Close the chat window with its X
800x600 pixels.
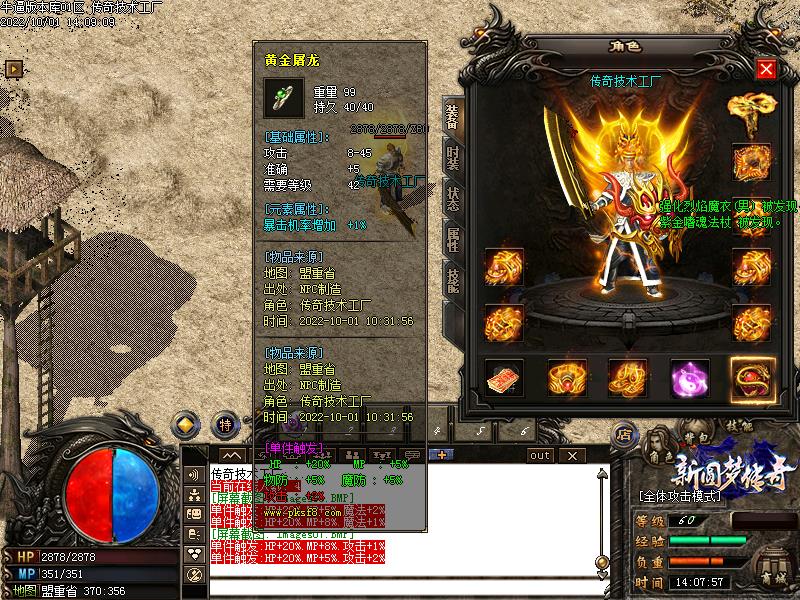574,455
